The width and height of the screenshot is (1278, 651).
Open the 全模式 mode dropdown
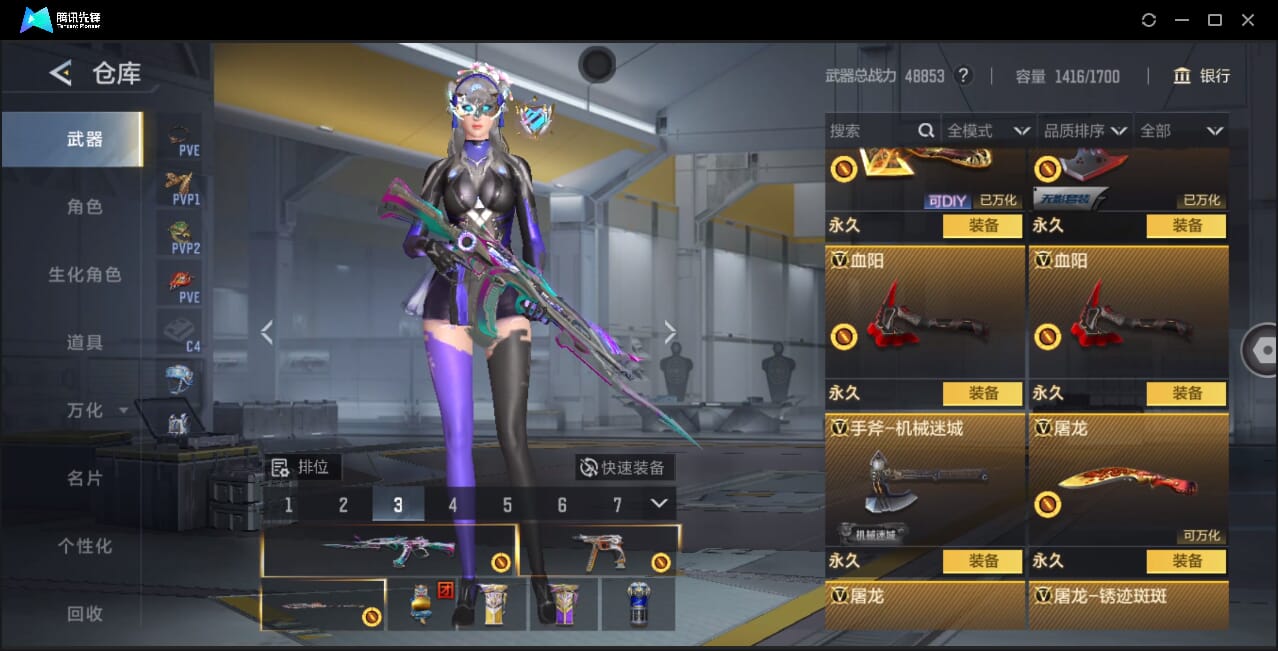point(988,131)
